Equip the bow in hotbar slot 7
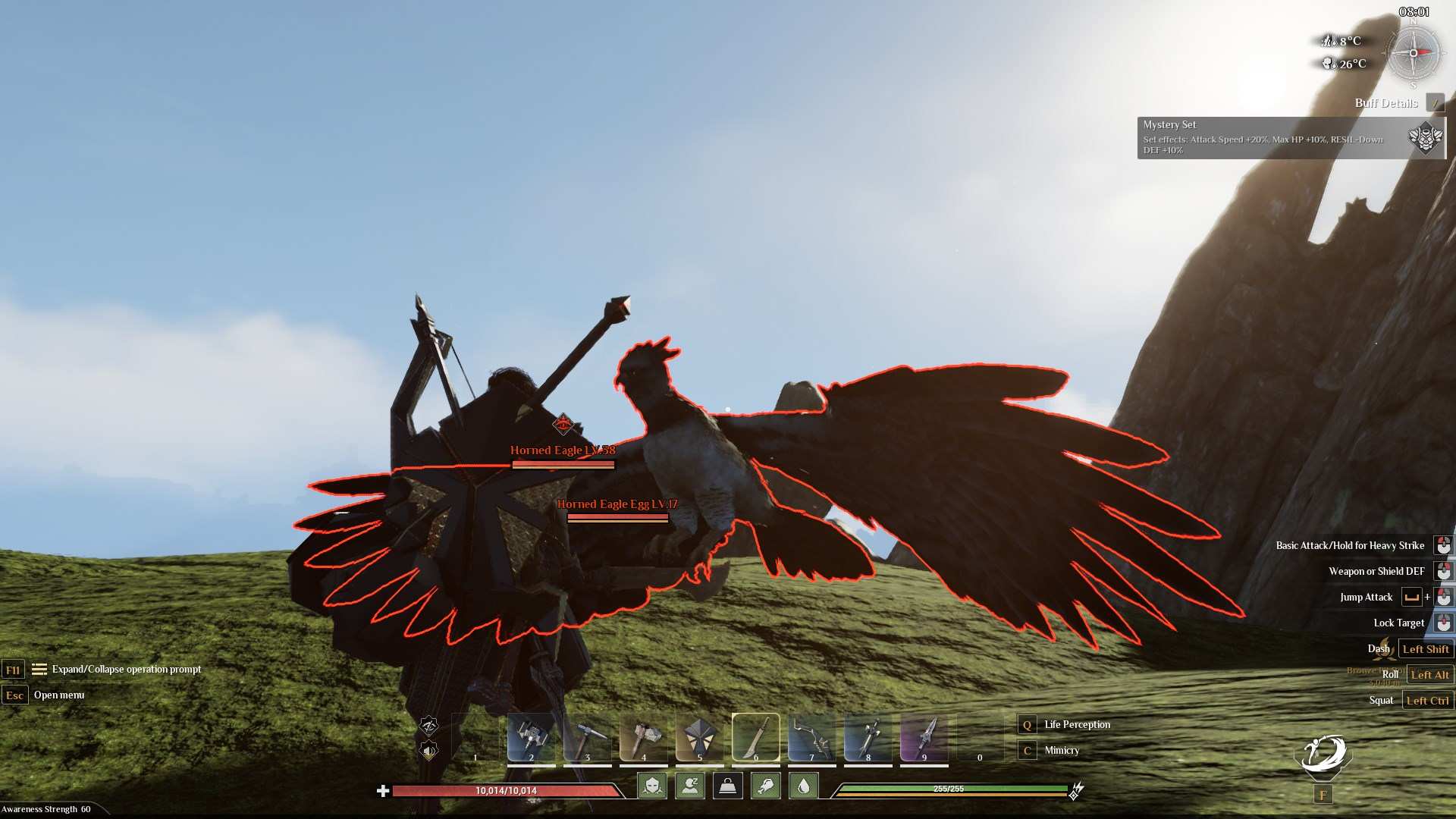The image size is (1456, 819). click(811, 736)
